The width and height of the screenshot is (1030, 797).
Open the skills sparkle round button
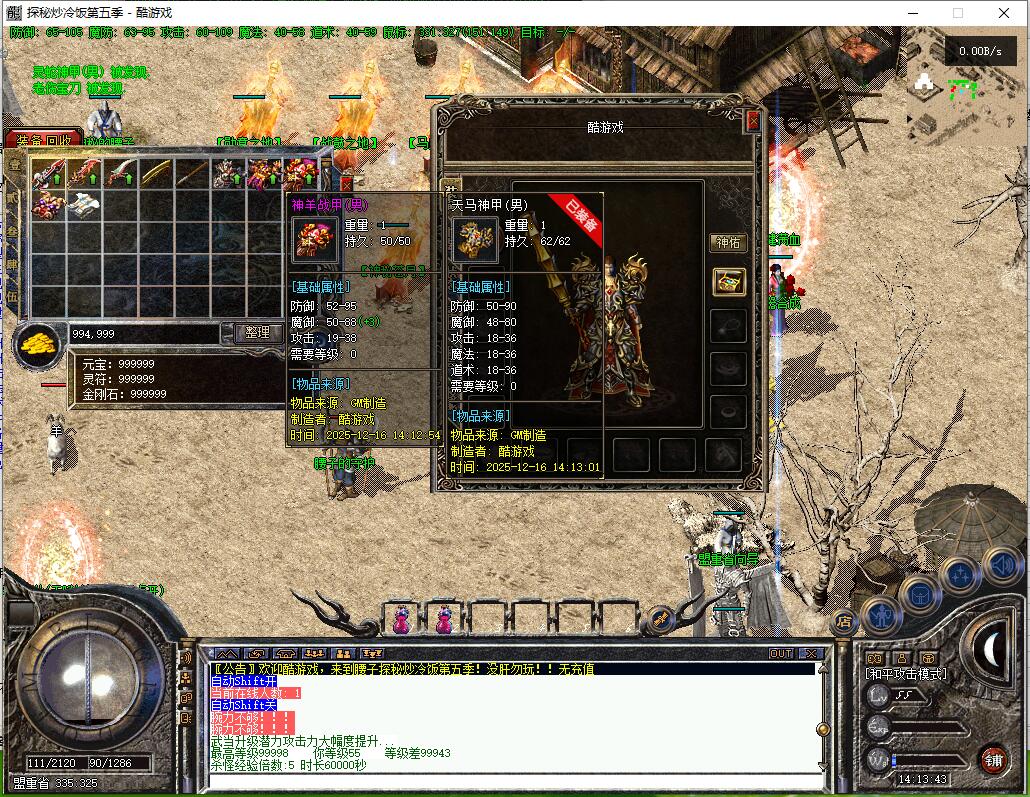pos(960,576)
